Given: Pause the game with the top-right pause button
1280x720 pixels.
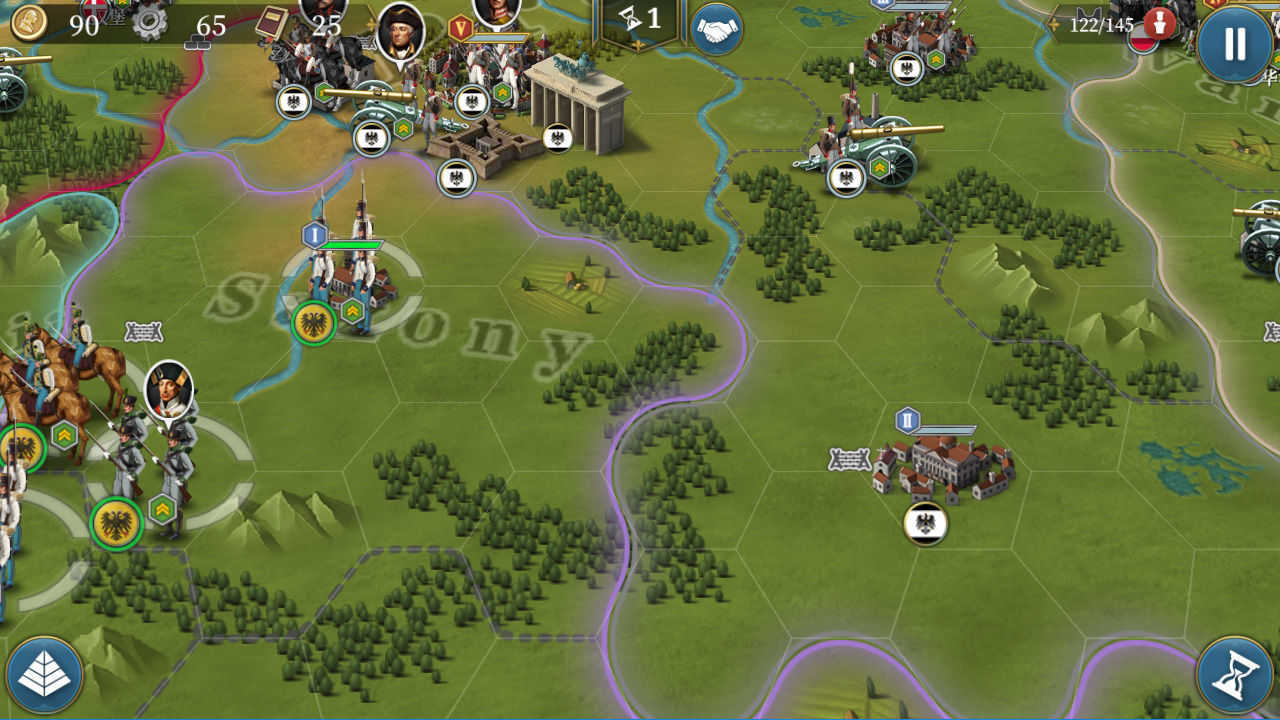Looking at the screenshot, I should (x=1233, y=44).
